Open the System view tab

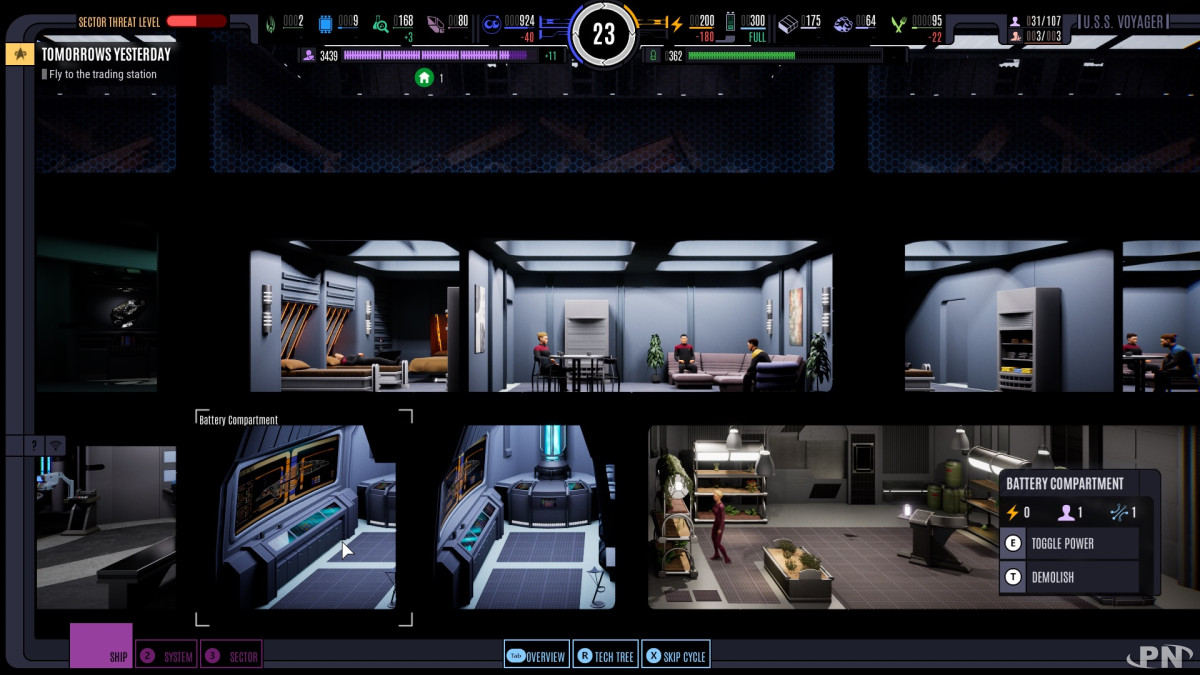tap(166, 656)
